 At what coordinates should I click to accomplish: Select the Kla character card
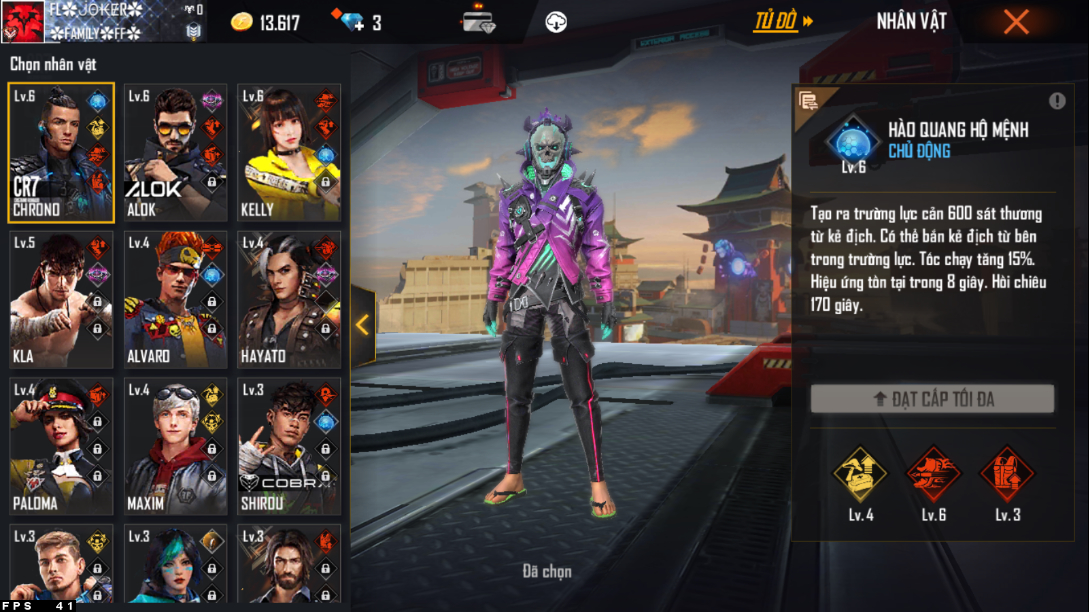coord(61,300)
